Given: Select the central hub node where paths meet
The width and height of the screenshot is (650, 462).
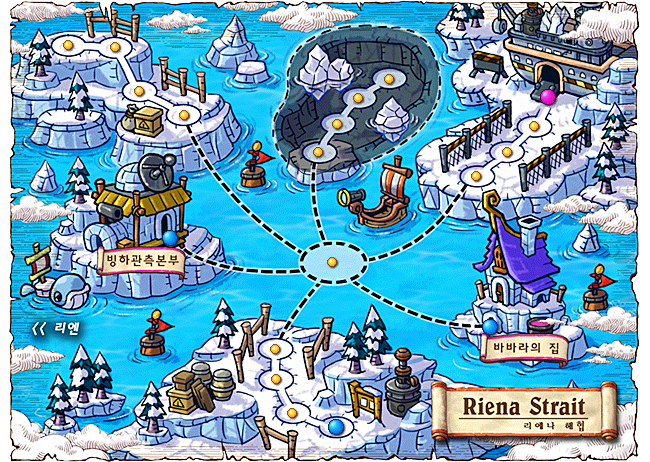Looking at the screenshot, I should pos(331,263).
